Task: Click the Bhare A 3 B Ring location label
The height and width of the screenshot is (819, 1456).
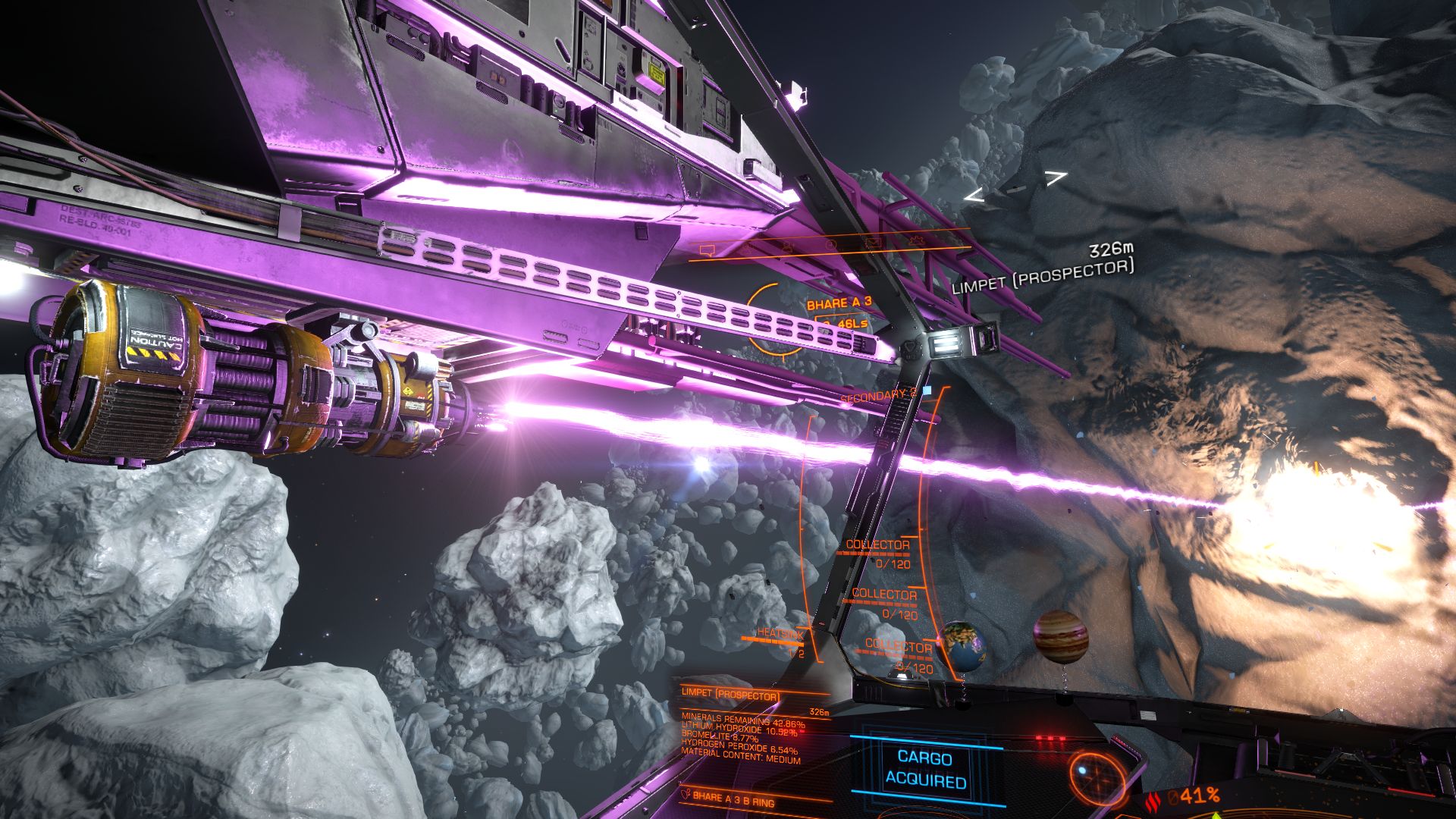Action: 732,799
